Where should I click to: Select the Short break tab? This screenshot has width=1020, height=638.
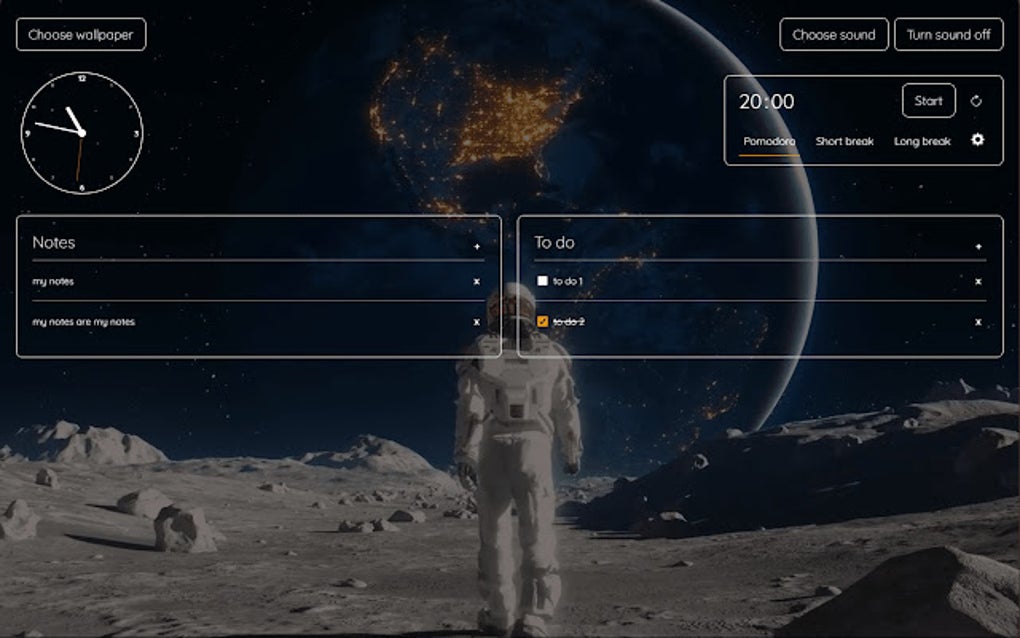[844, 141]
